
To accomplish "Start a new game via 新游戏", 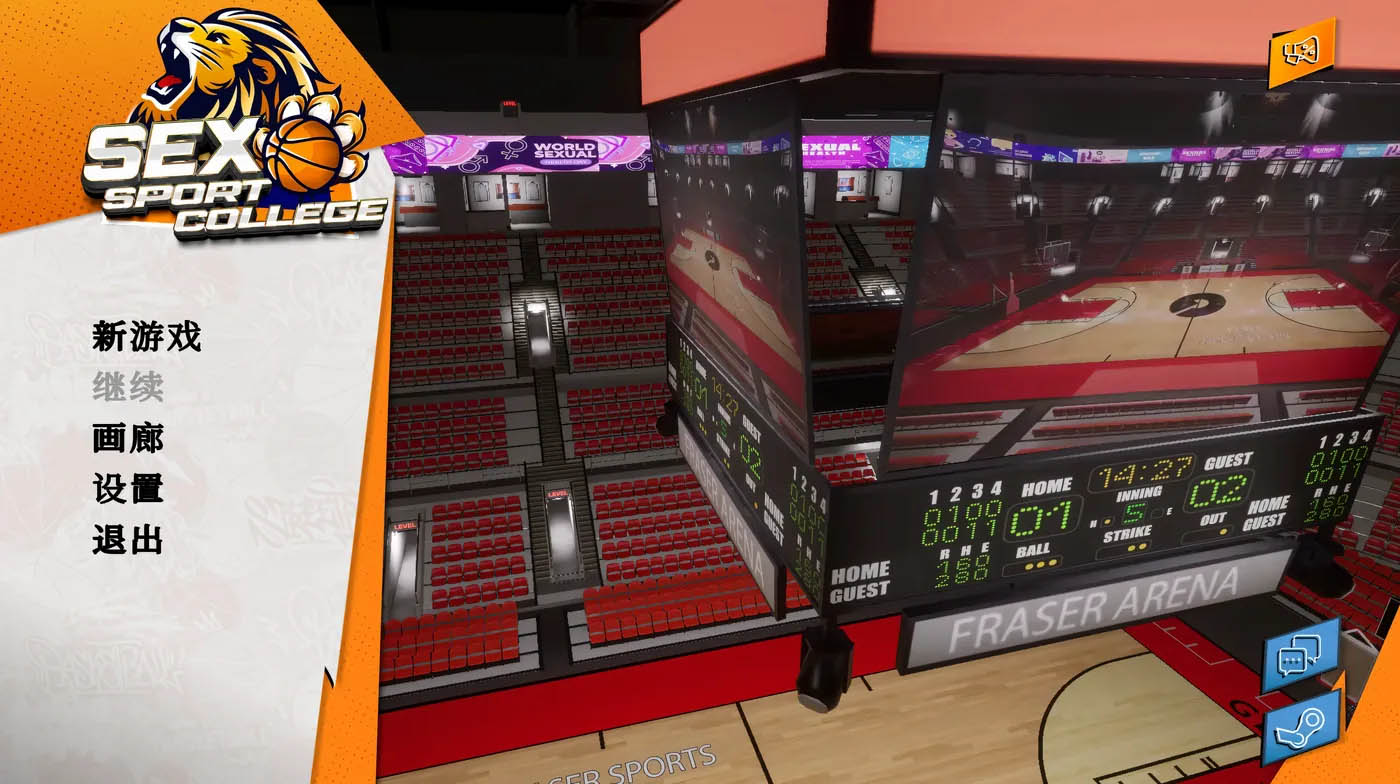I will pos(146,337).
